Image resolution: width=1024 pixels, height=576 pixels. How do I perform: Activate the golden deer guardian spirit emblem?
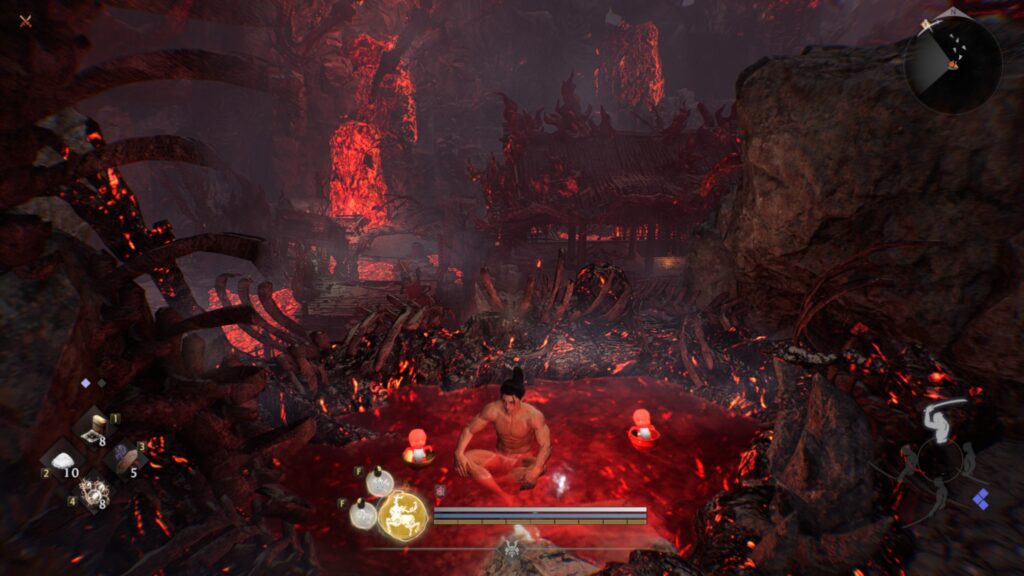[402, 515]
